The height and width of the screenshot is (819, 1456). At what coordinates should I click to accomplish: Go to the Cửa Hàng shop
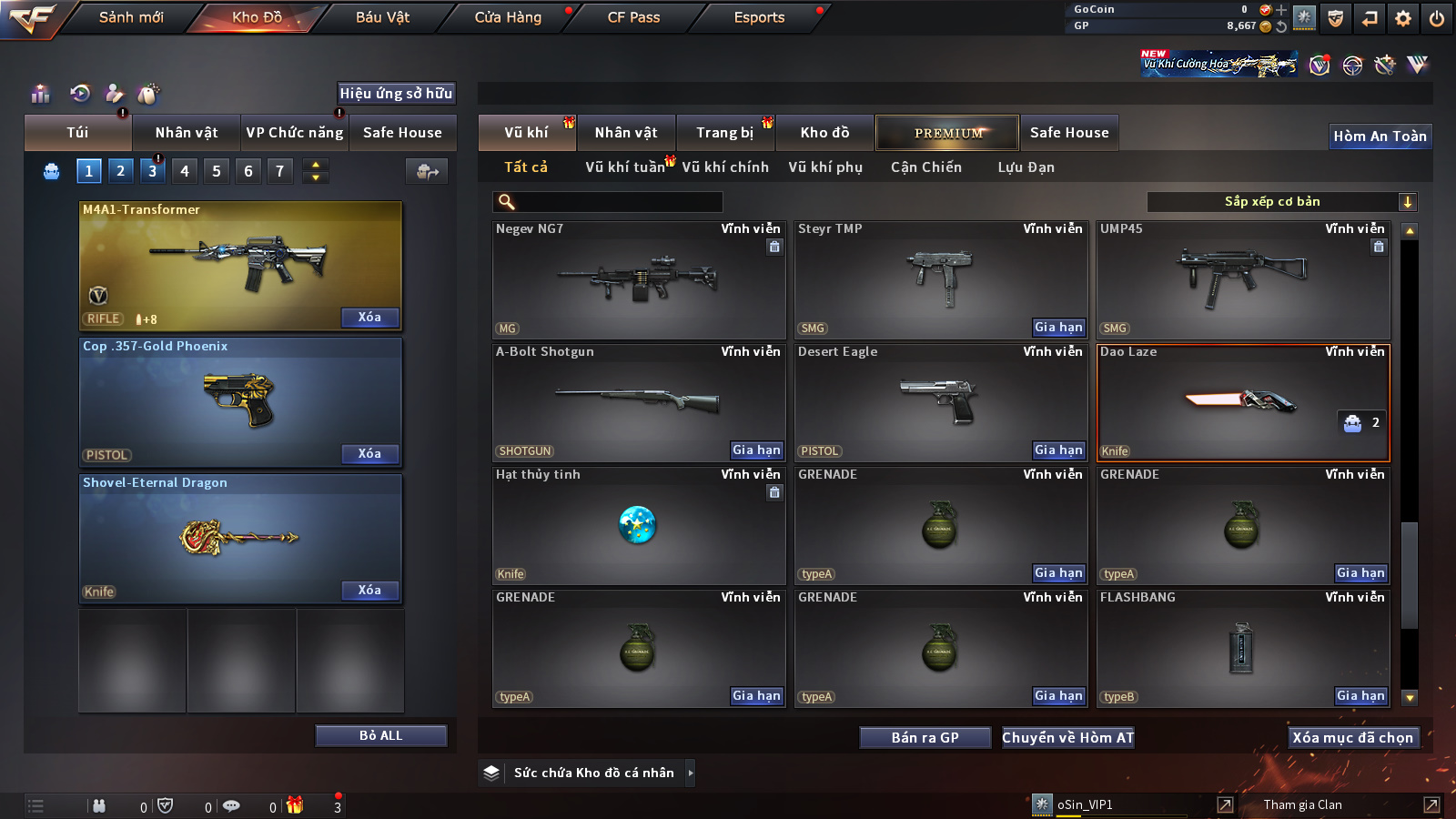508,17
